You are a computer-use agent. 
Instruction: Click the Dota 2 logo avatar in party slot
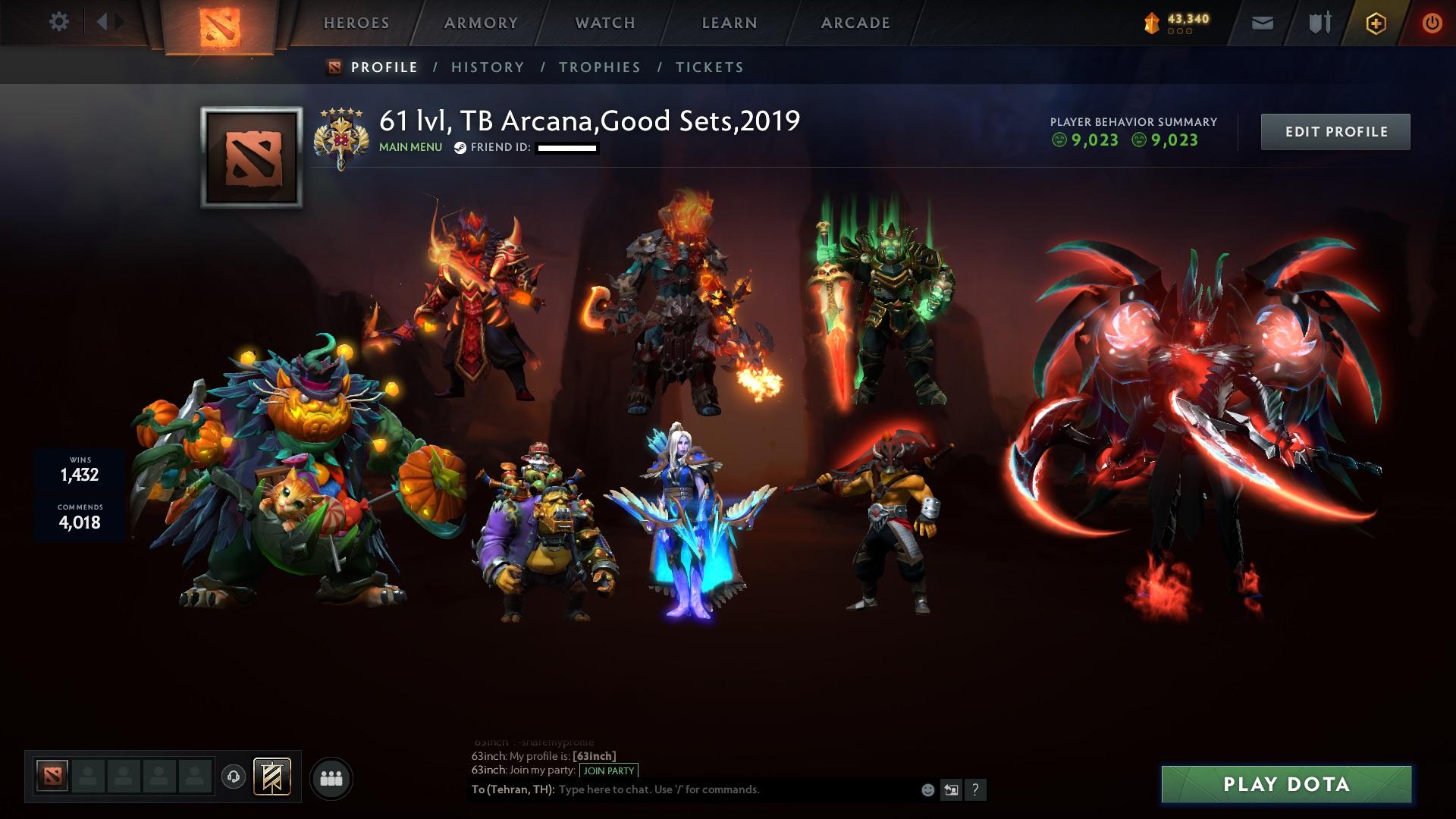tap(52, 775)
